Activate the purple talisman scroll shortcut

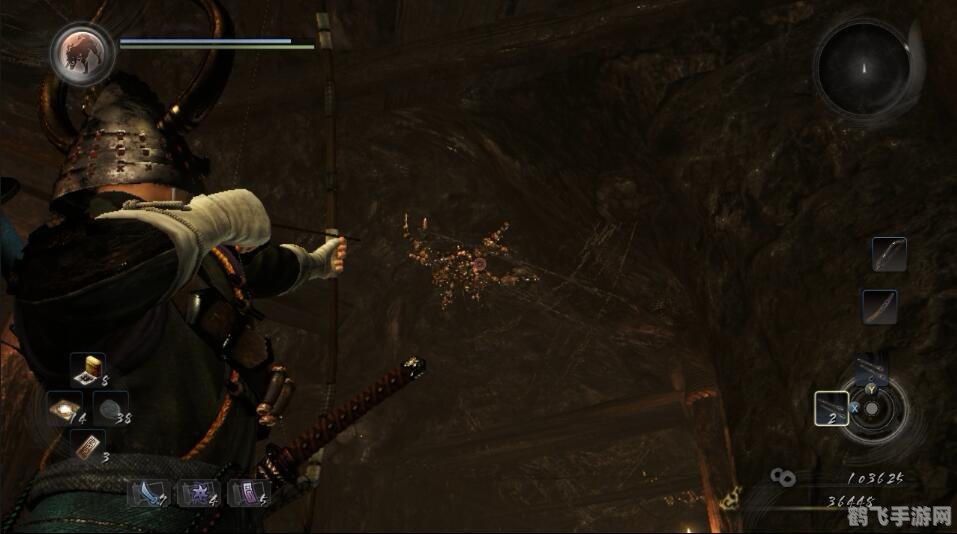(x=246, y=491)
